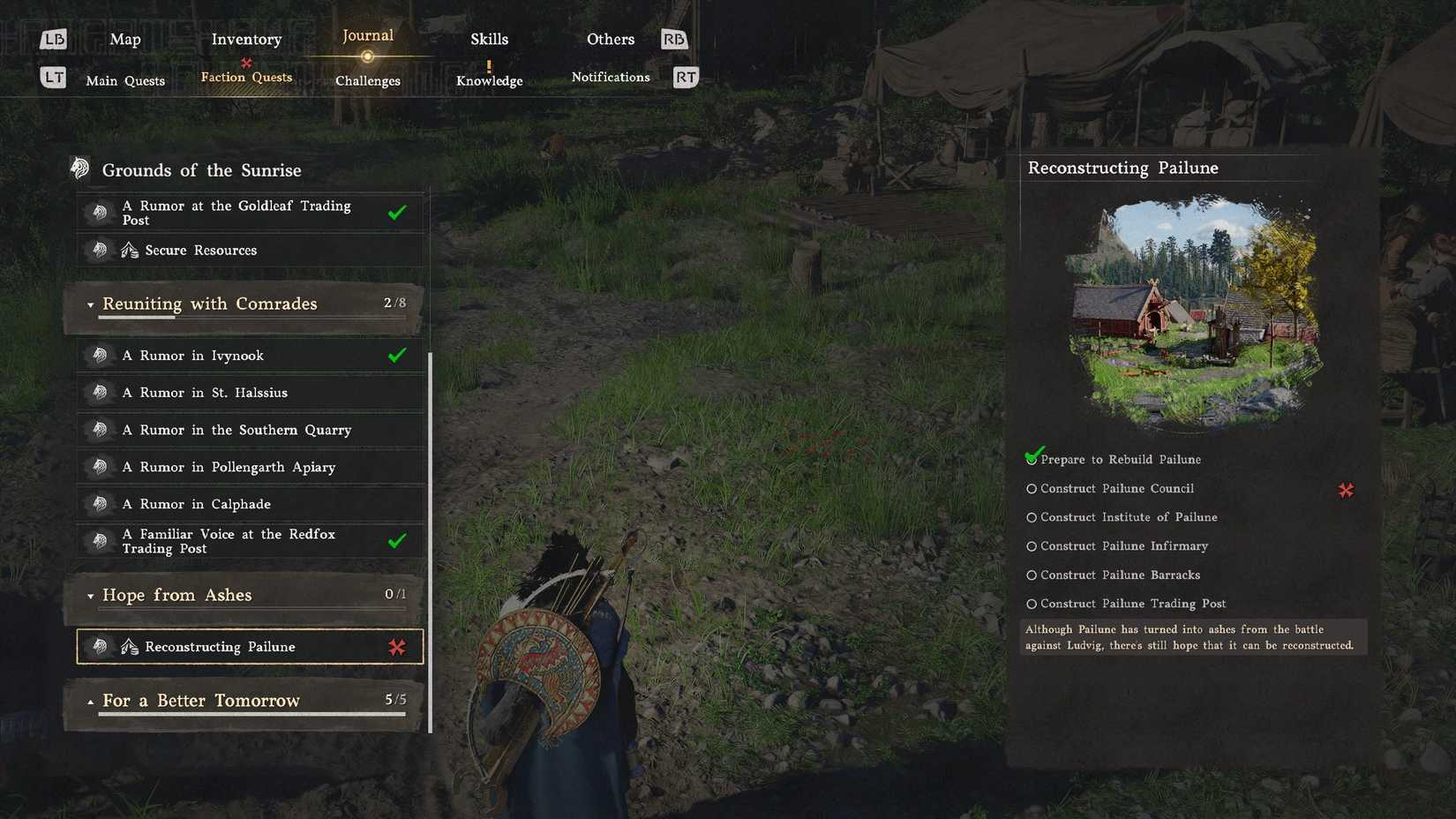Open A Familiar Voice at the Redfox Trading Post
The width and height of the screenshot is (1456, 819).
(229, 540)
